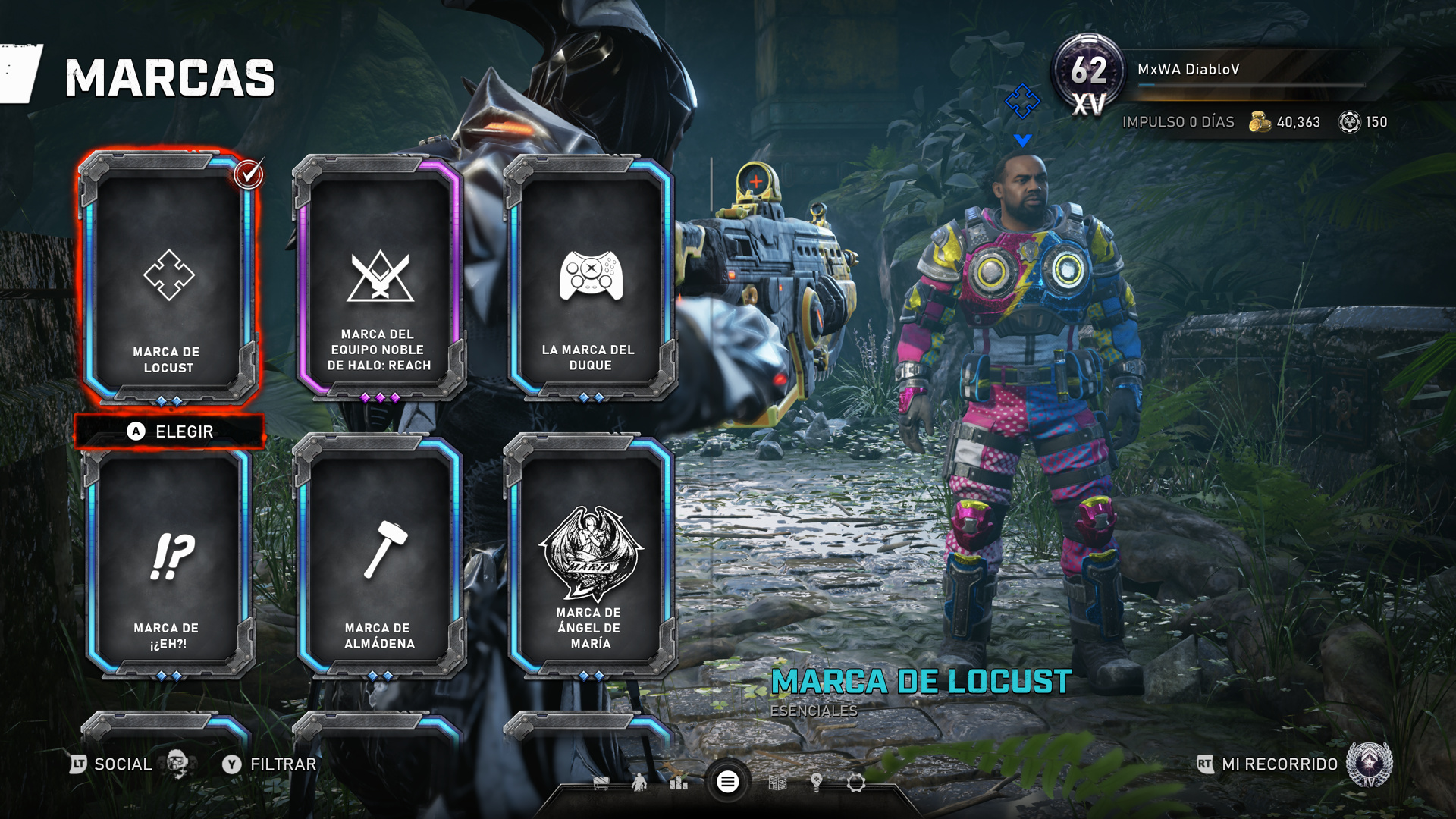
Task: Open the character customization figure icon
Action: 639,783
